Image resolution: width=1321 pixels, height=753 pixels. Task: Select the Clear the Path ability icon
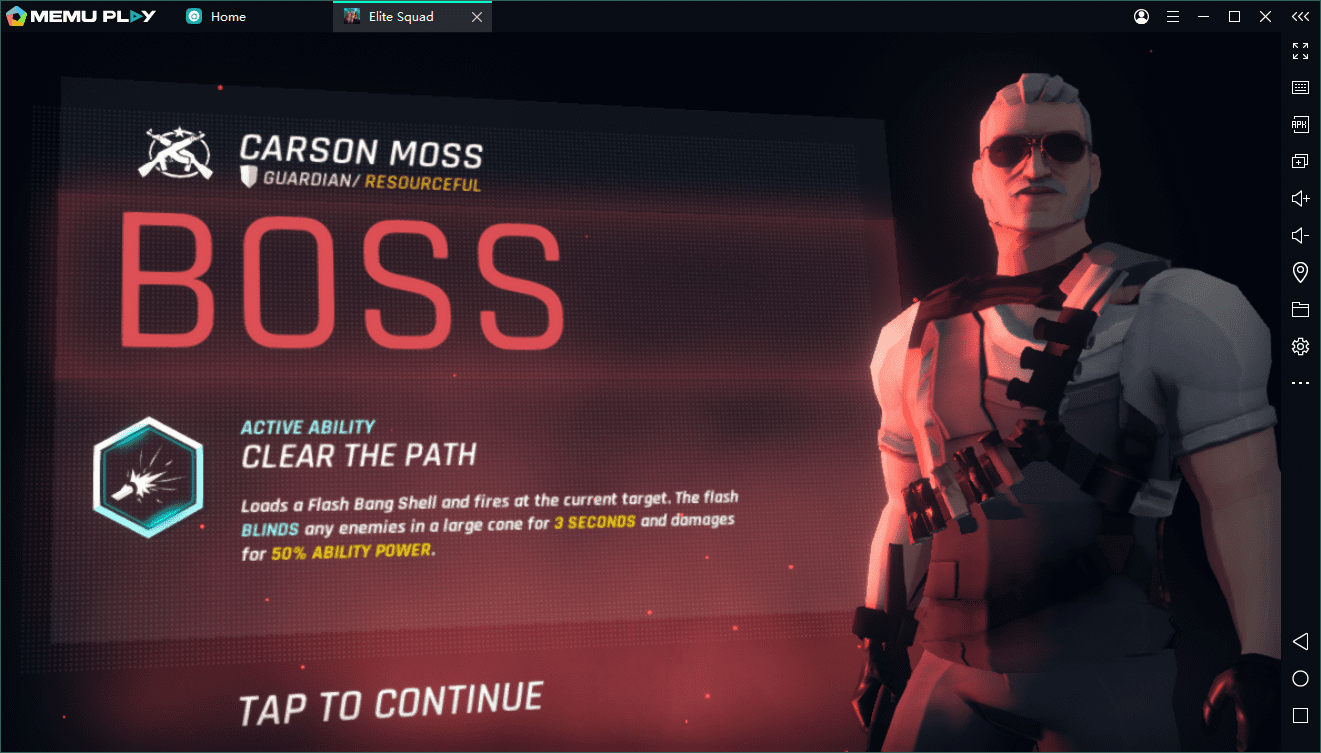pos(148,479)
